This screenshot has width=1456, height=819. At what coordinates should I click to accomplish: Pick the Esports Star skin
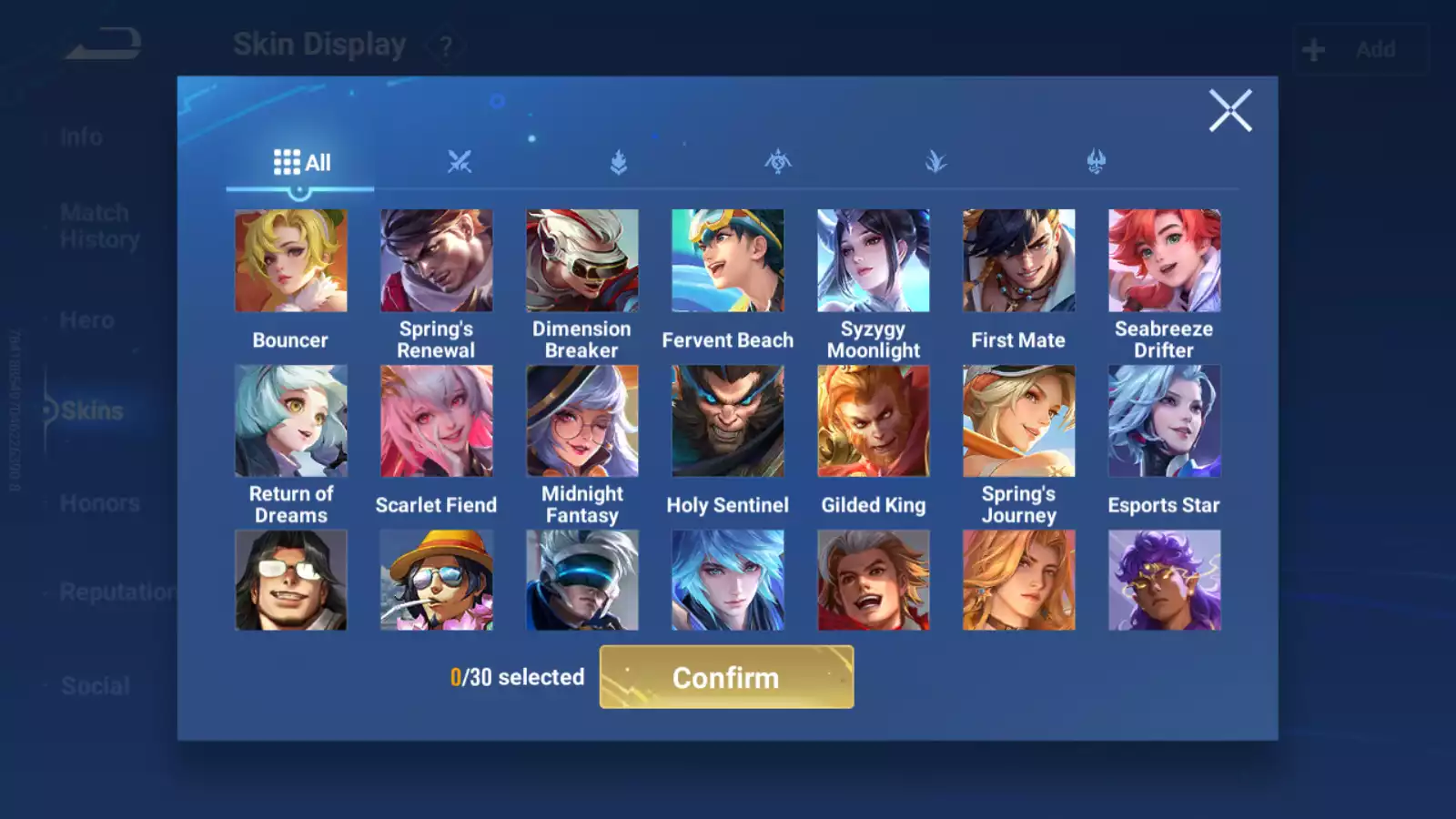click(1164, 421)
